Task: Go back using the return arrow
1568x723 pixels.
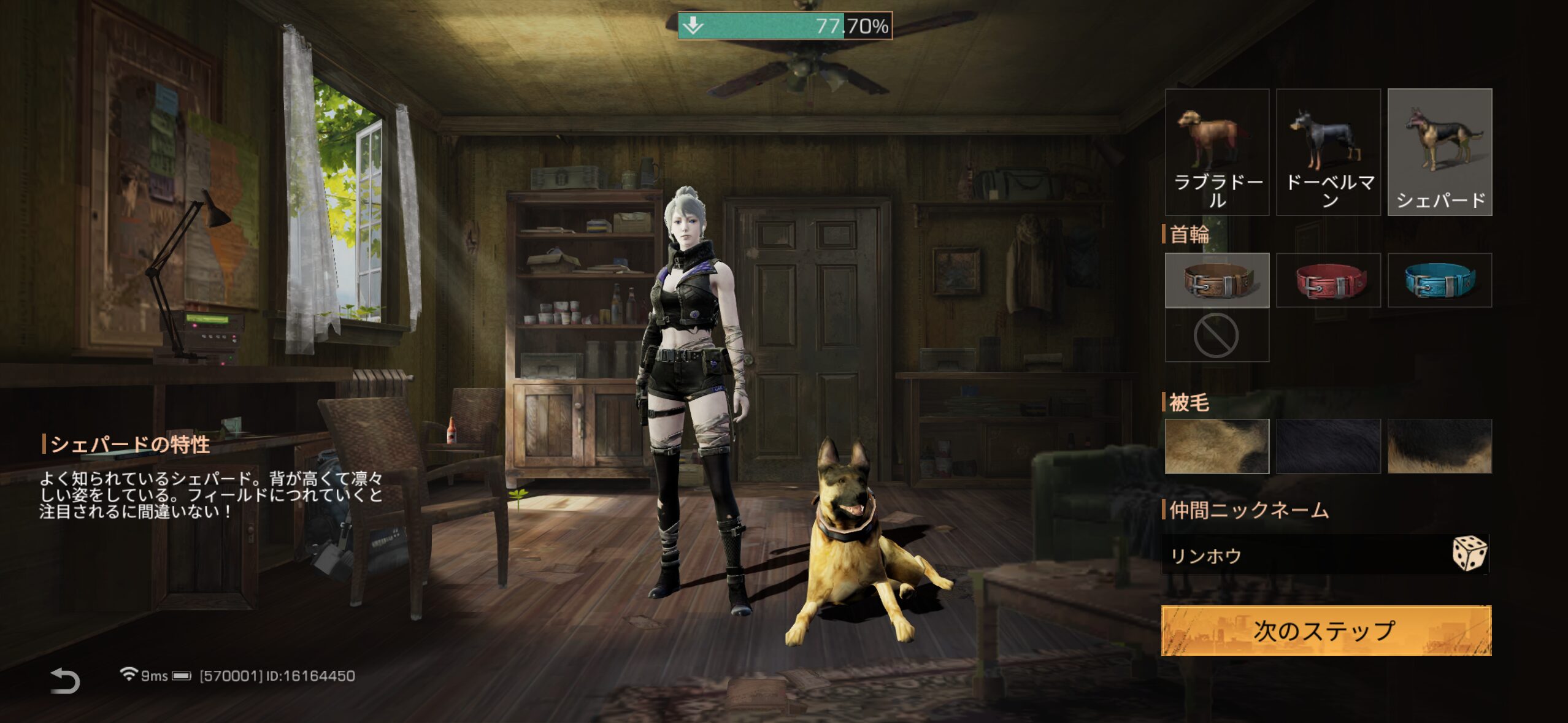Action: 65,681
